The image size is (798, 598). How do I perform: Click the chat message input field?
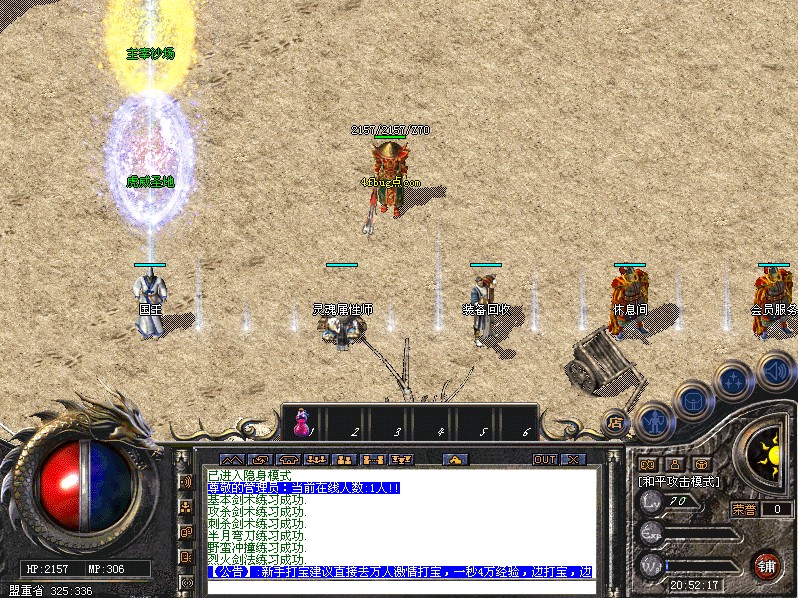pos(400,587)
